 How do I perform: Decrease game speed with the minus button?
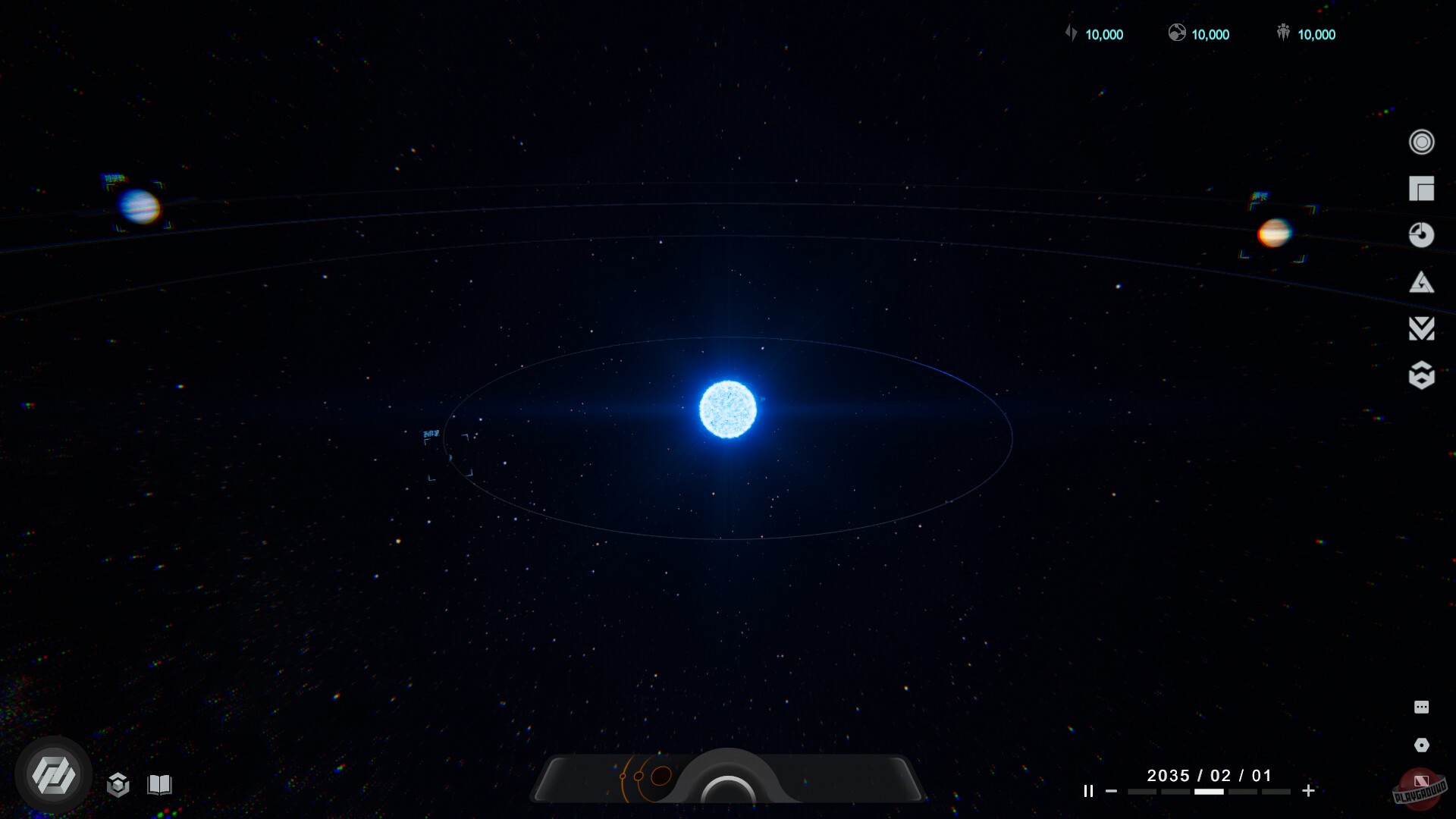click(x=1113, y=790)
